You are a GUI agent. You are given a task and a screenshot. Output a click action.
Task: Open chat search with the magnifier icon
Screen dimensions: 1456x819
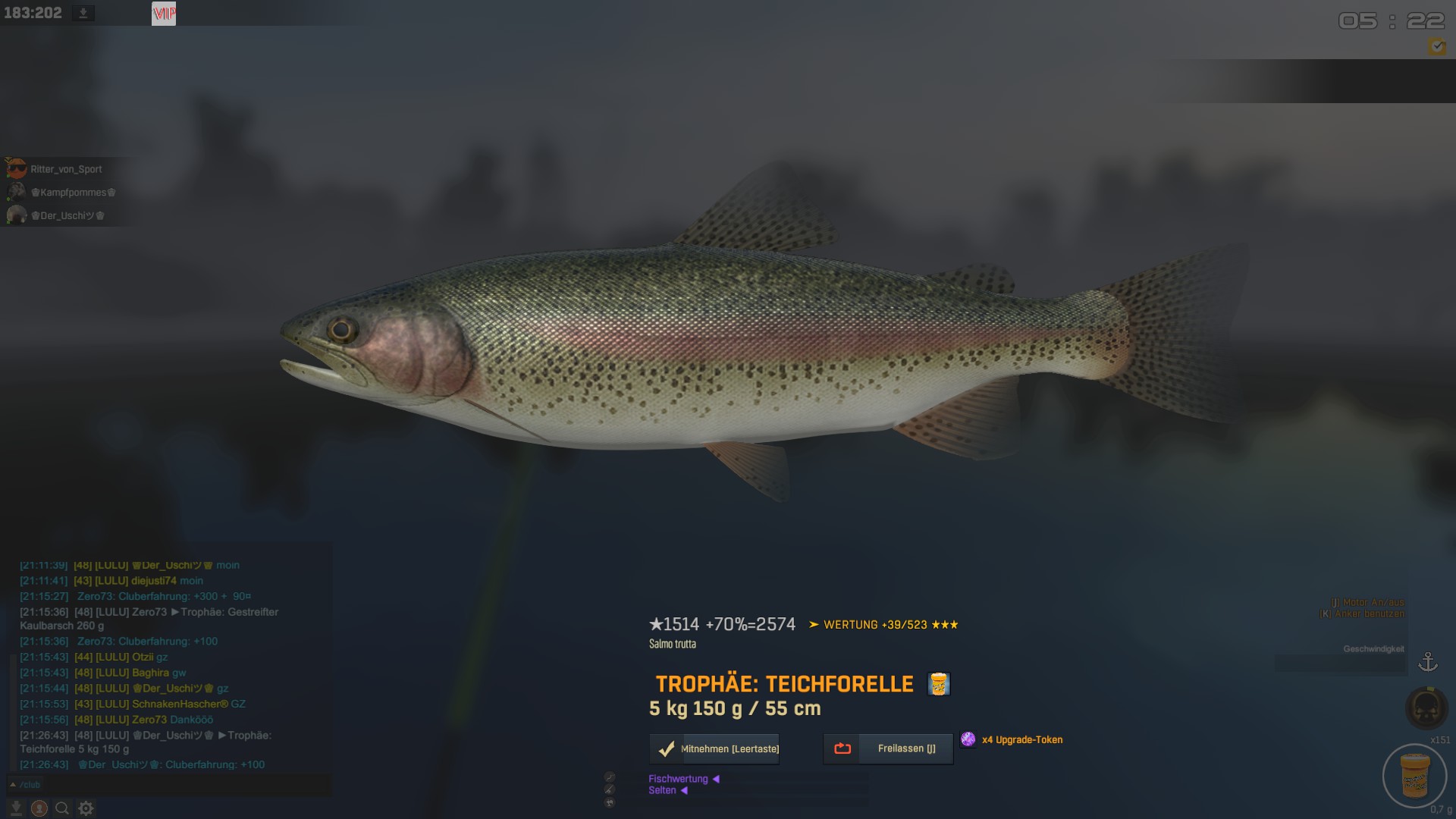pyautogui.click(x=62, y=808)
